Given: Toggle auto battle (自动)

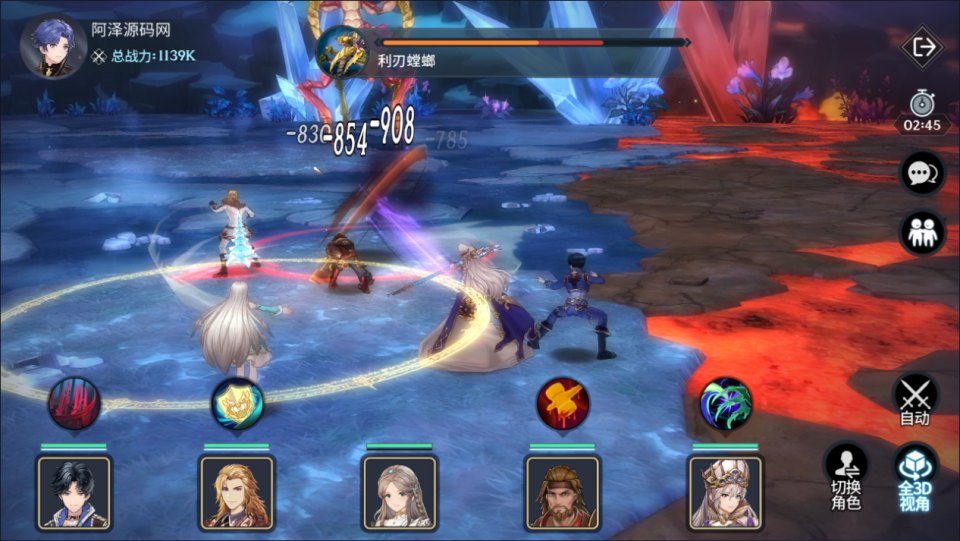Looking at the screenshot, I should pyautogui.click(x=915, y=398).
